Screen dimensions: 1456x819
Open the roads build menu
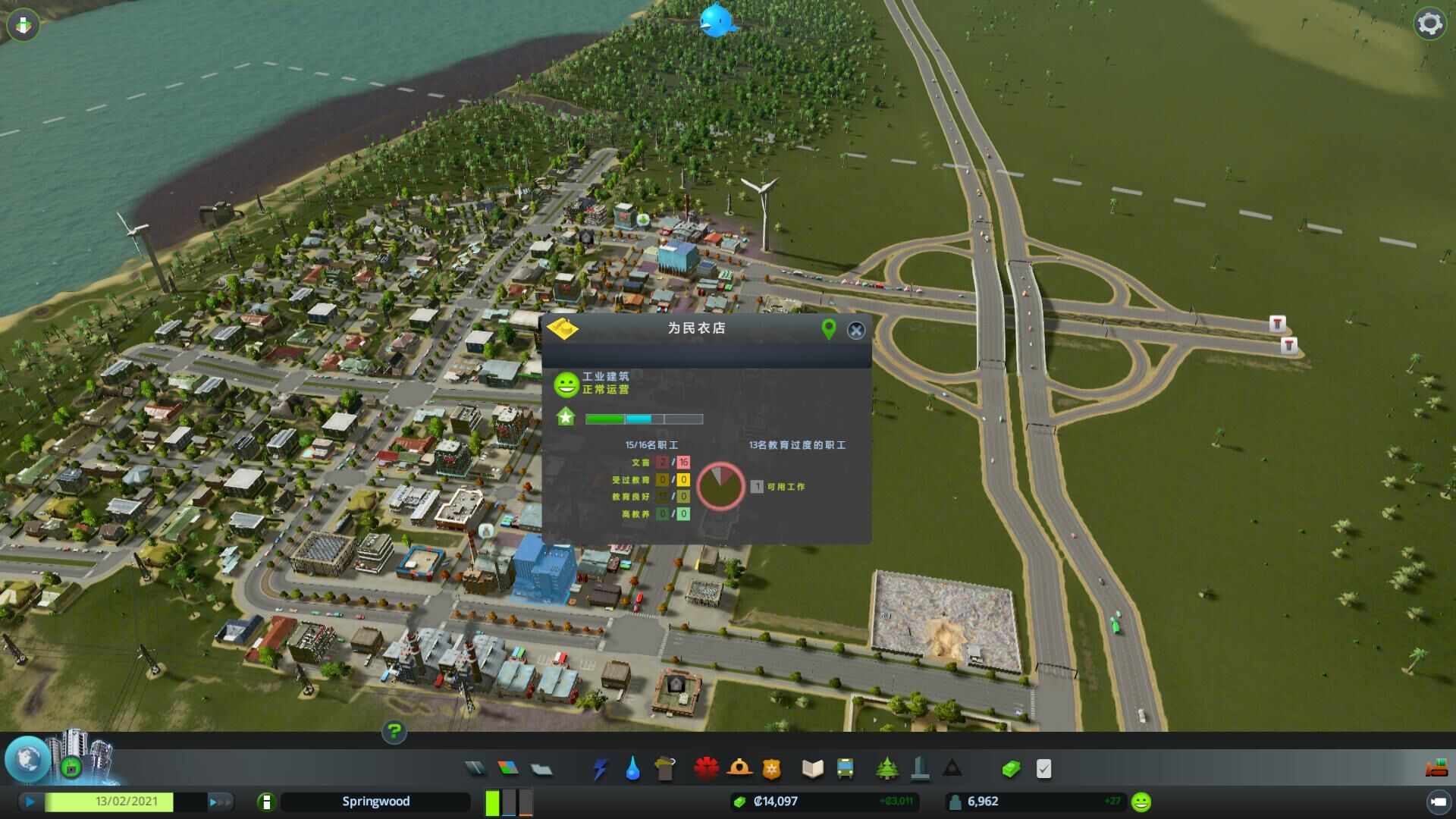coord(475,769)
